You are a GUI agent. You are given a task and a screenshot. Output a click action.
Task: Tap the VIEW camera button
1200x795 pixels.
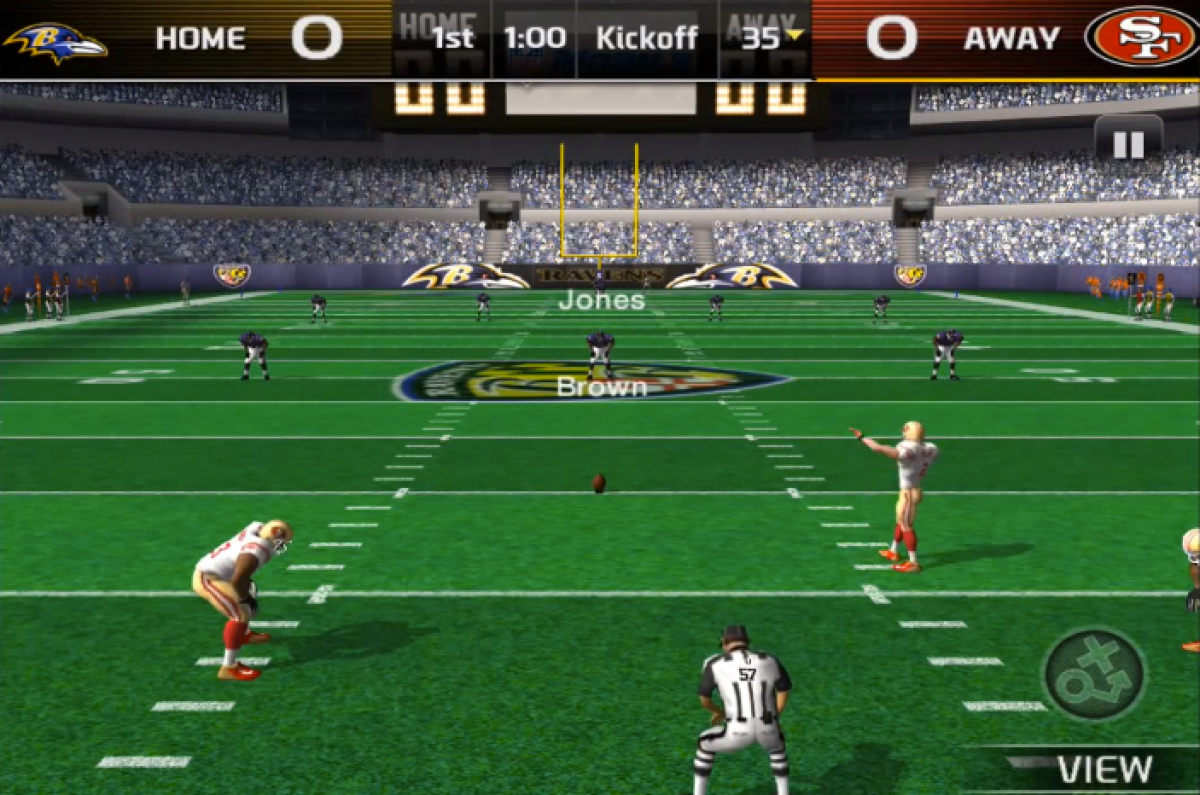pyautogui.click(x=1103, y=769)
